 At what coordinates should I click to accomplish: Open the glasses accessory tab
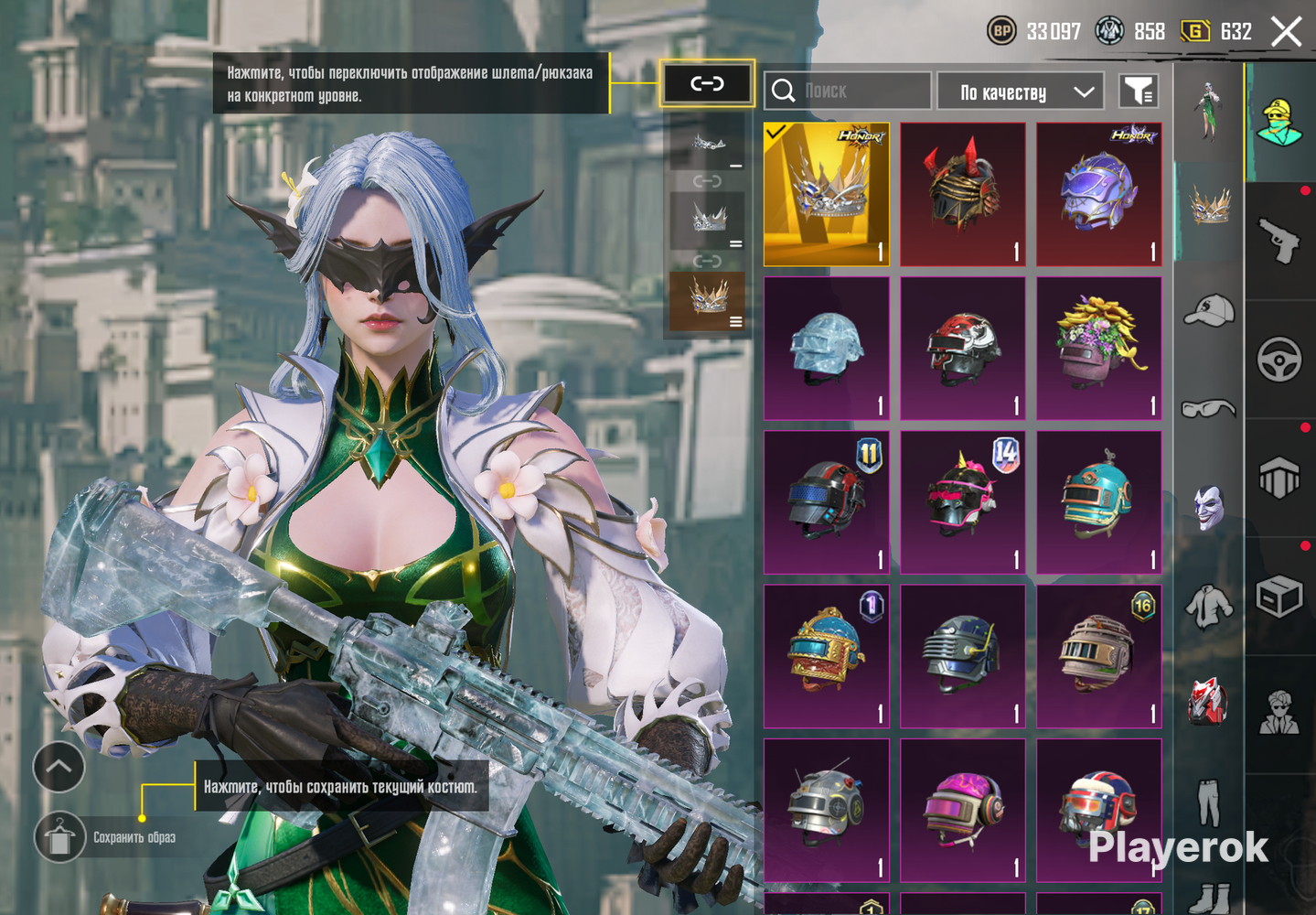(x=1209, y=408)
